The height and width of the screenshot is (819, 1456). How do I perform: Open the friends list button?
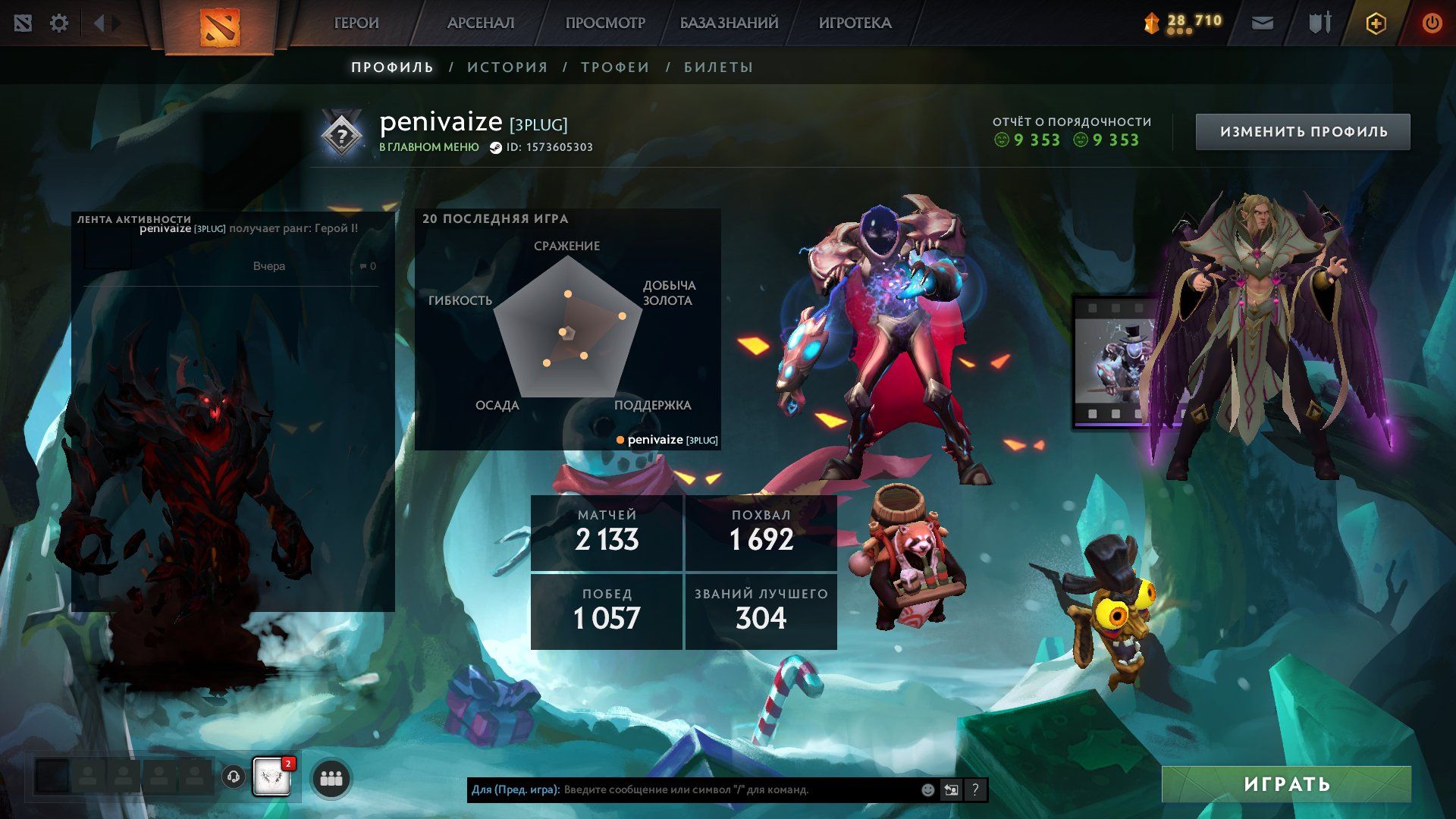tap(331, 778)
